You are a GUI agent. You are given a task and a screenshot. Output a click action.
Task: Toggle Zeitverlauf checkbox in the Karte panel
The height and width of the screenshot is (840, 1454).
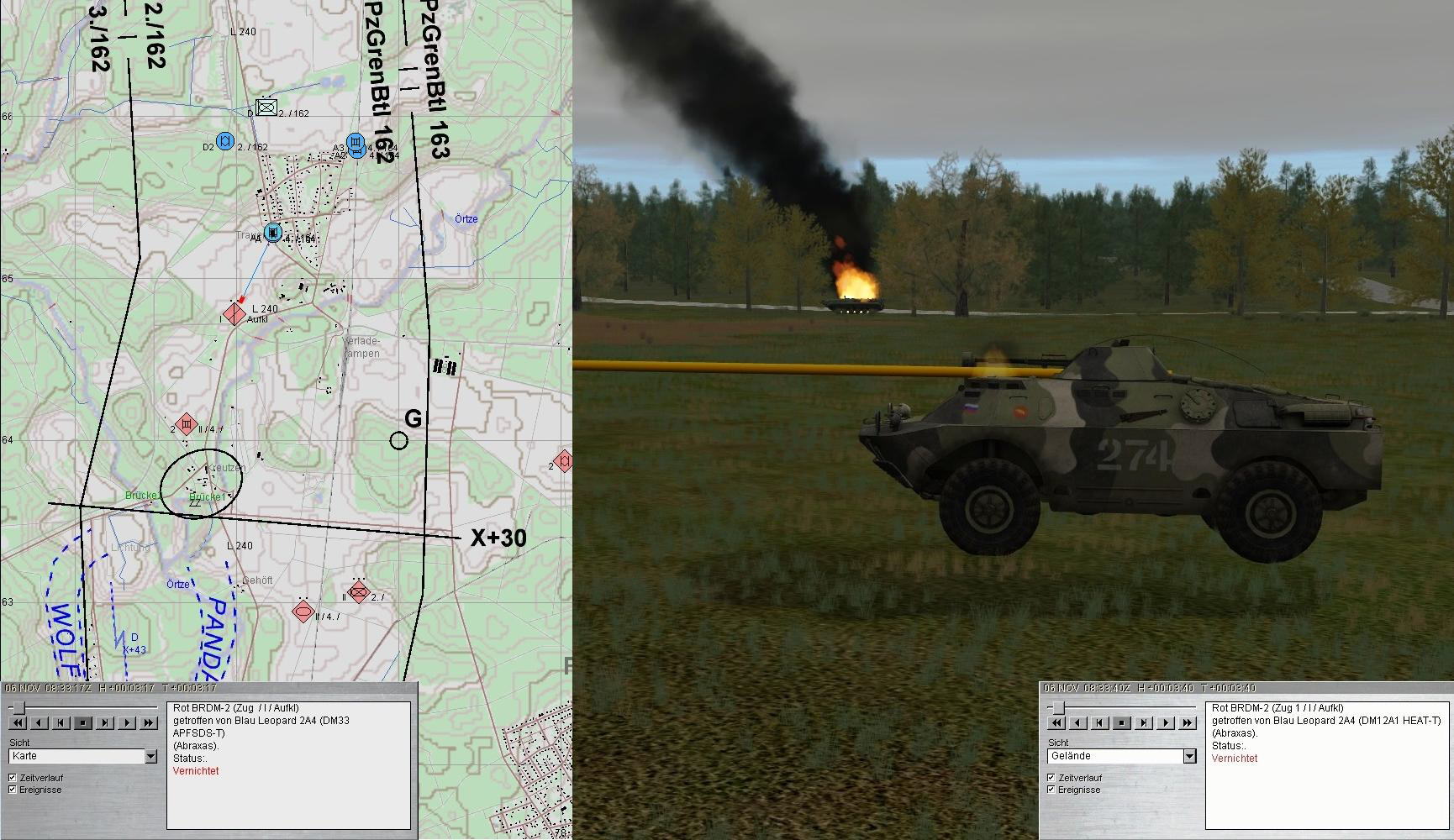[x=13, y=778]
